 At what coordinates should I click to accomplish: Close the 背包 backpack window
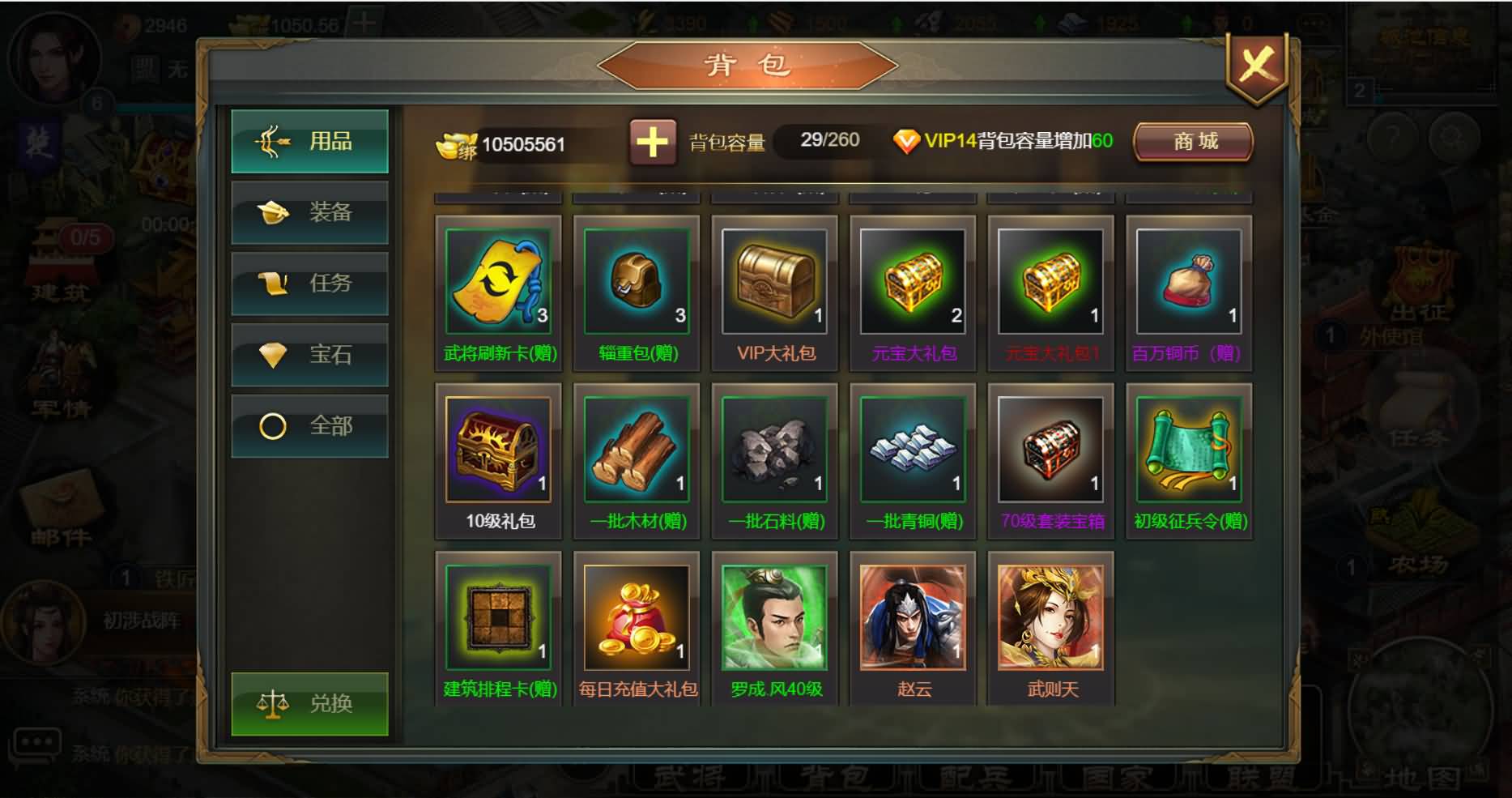point(1256,66)
